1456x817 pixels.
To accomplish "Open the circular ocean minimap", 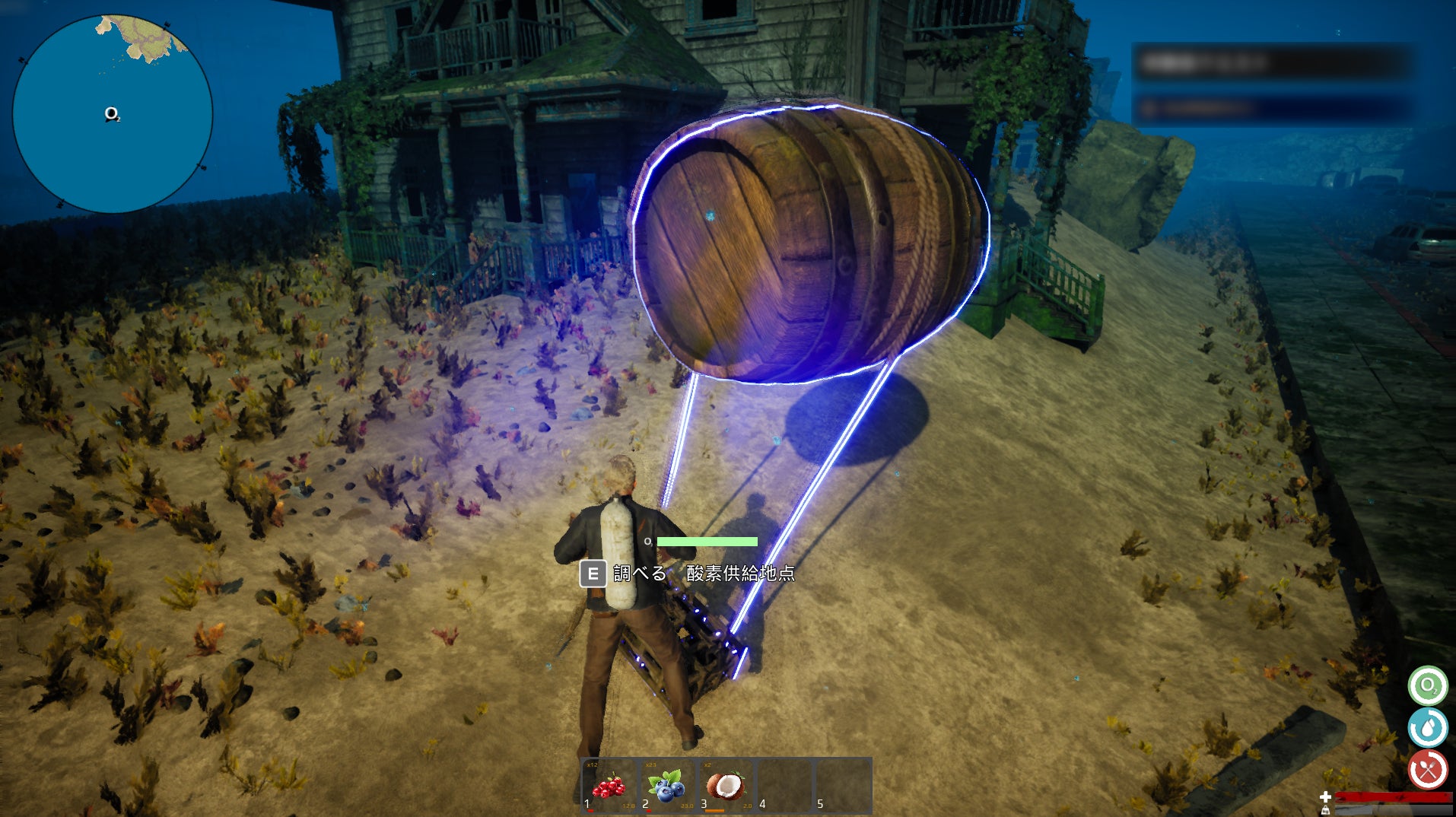I will tap(113, 113).
